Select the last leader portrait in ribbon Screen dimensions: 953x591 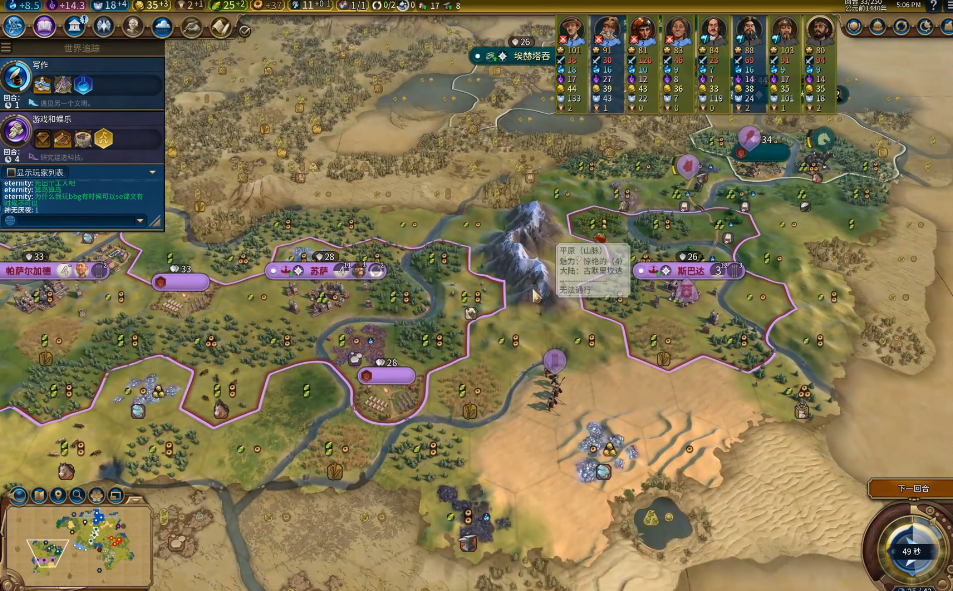[821, 29]
